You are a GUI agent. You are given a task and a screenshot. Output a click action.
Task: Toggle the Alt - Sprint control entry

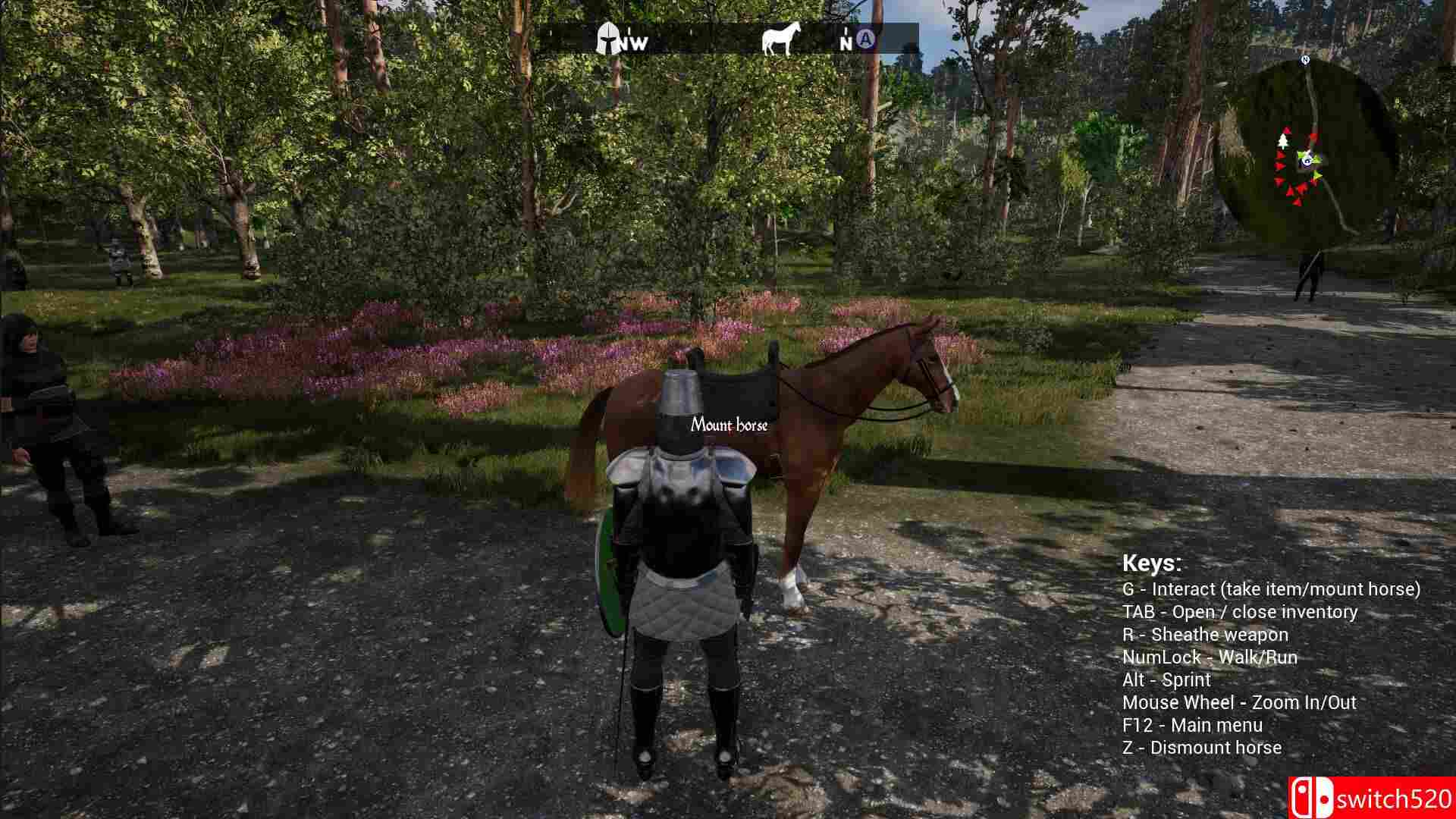(x=1167, y=679)
